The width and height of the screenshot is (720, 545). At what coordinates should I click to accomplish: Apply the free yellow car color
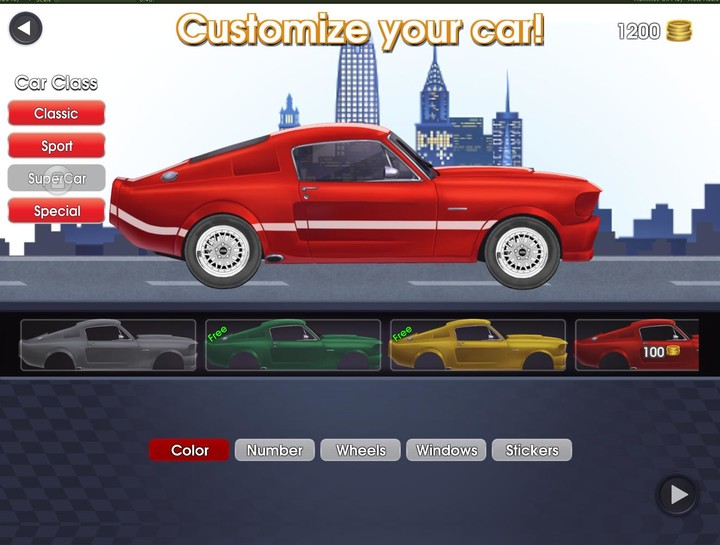tap(477, 345)
